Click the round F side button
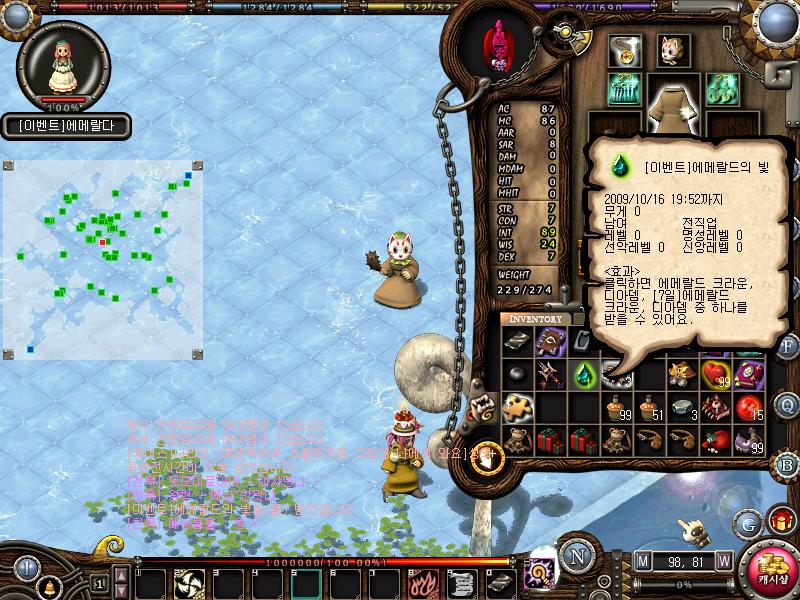The width and height of the screenshot is (800, 600). (x=788, y=347)
